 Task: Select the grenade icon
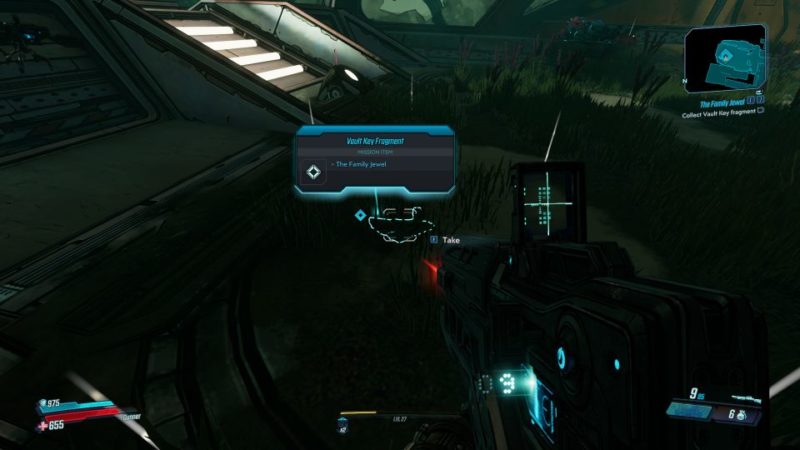point(743,415)
